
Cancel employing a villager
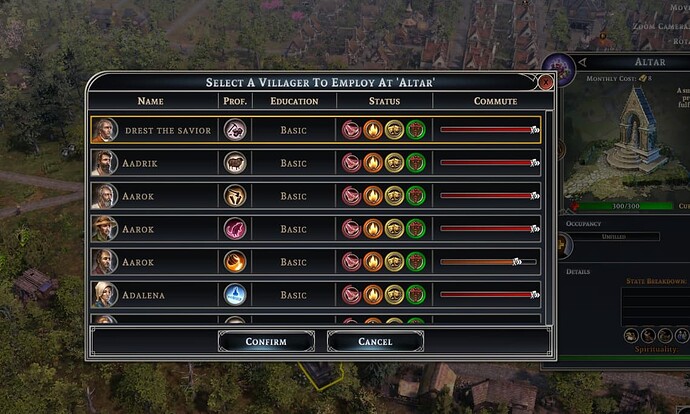click(375, 342)
